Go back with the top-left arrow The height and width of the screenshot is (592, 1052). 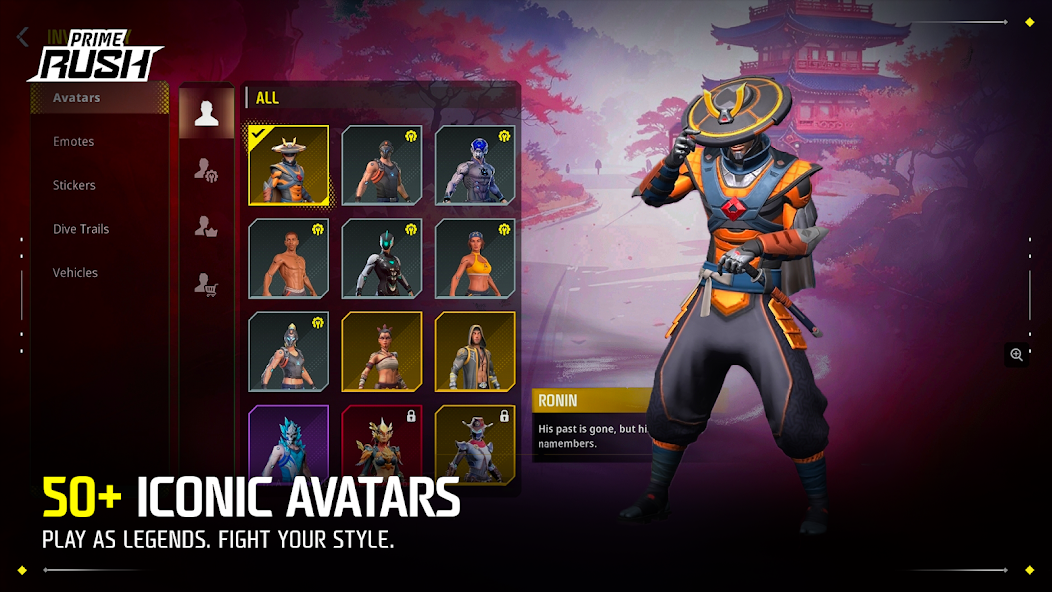click(22, 38)
